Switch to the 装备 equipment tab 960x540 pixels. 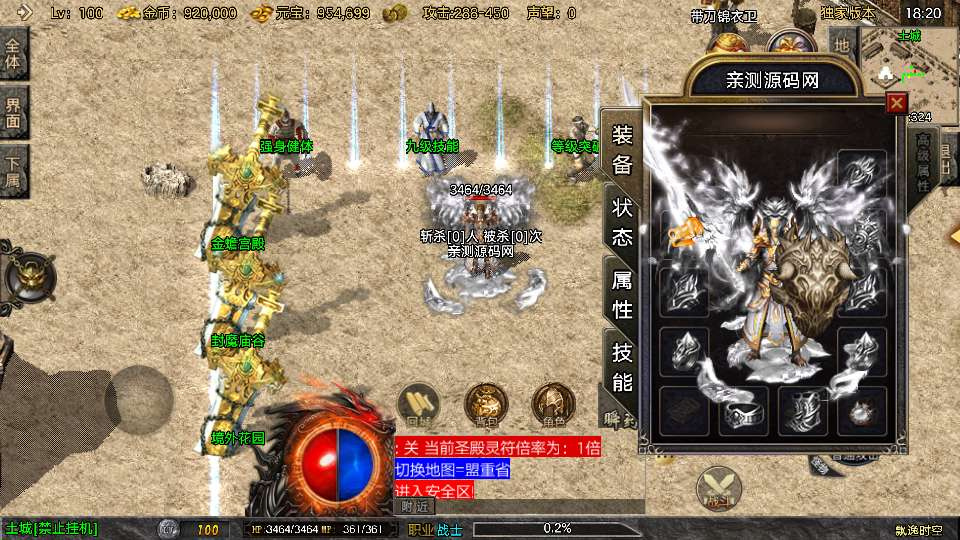622,150
